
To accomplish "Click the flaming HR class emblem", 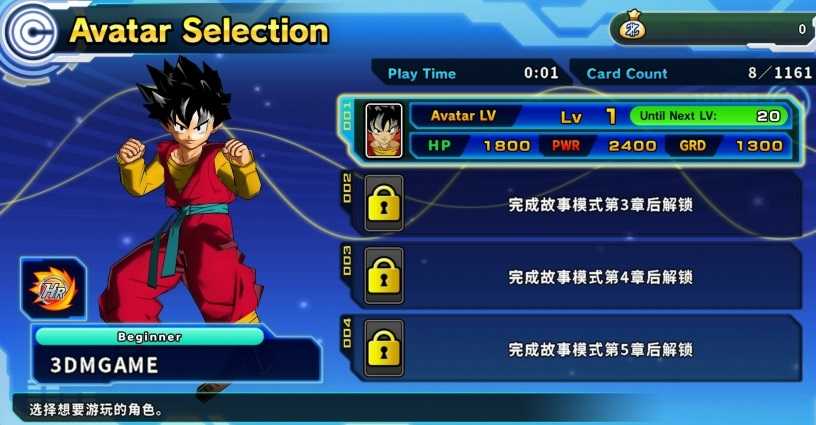I will [53, 288].
